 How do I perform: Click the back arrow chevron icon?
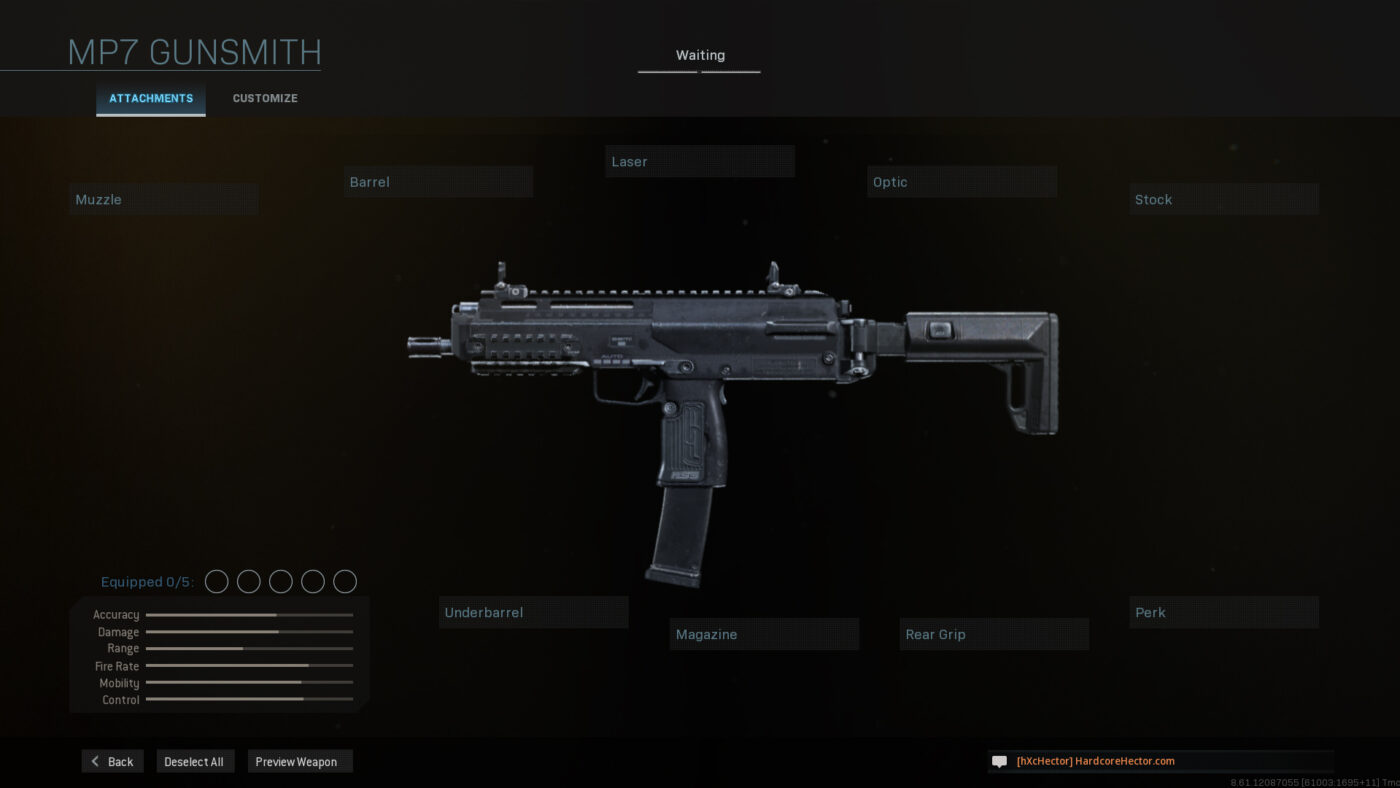pos(95,761)
